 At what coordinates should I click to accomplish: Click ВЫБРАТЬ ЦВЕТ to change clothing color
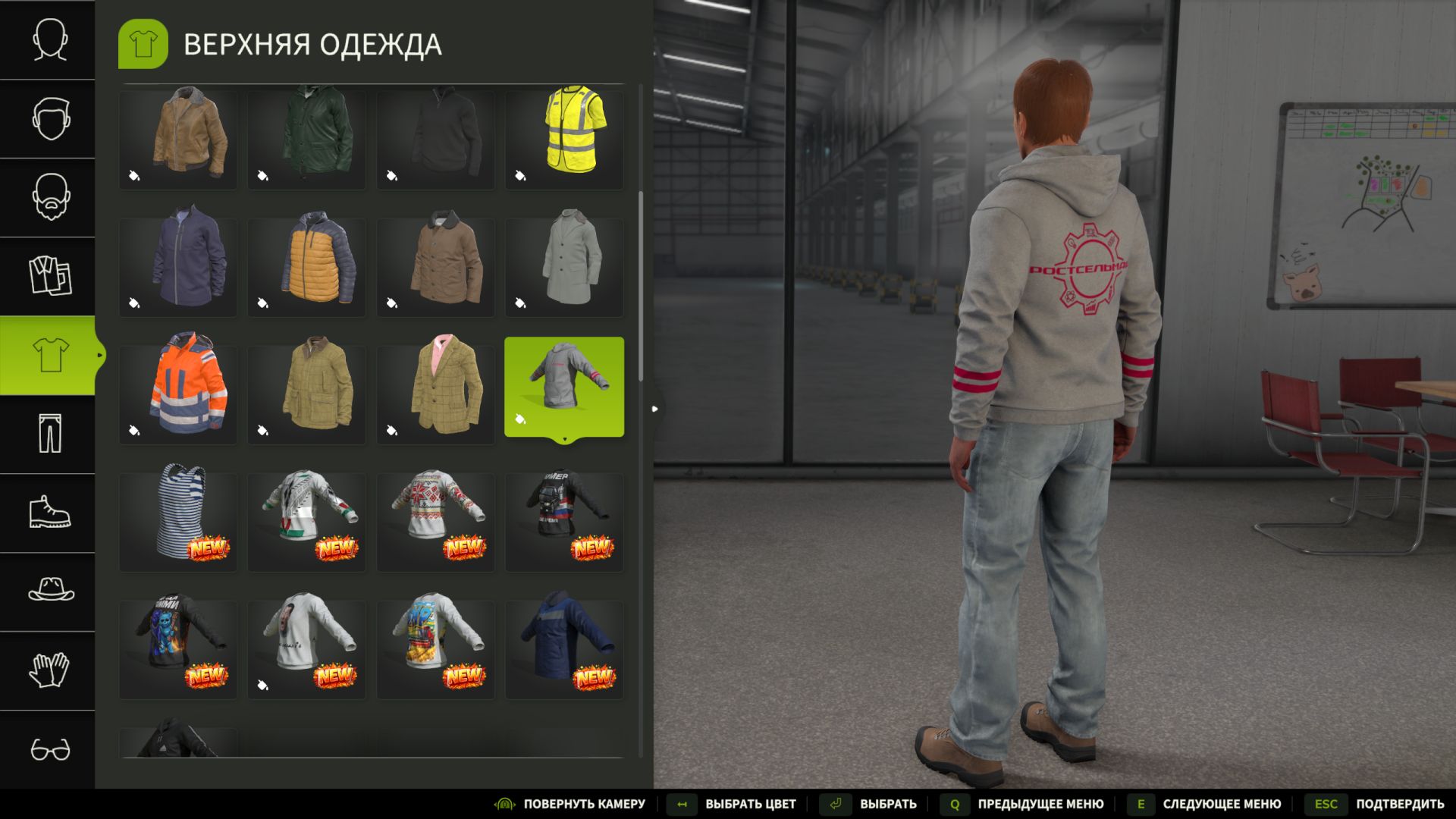click(x=749, y=804)
